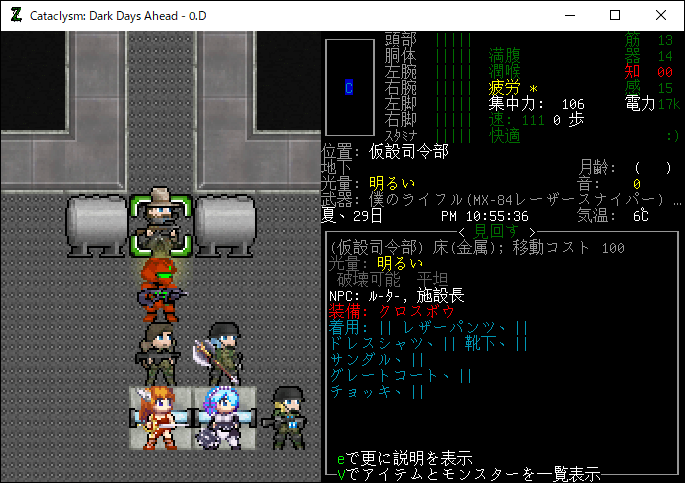Close the Cataclysm game window

[x=661, y=15]
